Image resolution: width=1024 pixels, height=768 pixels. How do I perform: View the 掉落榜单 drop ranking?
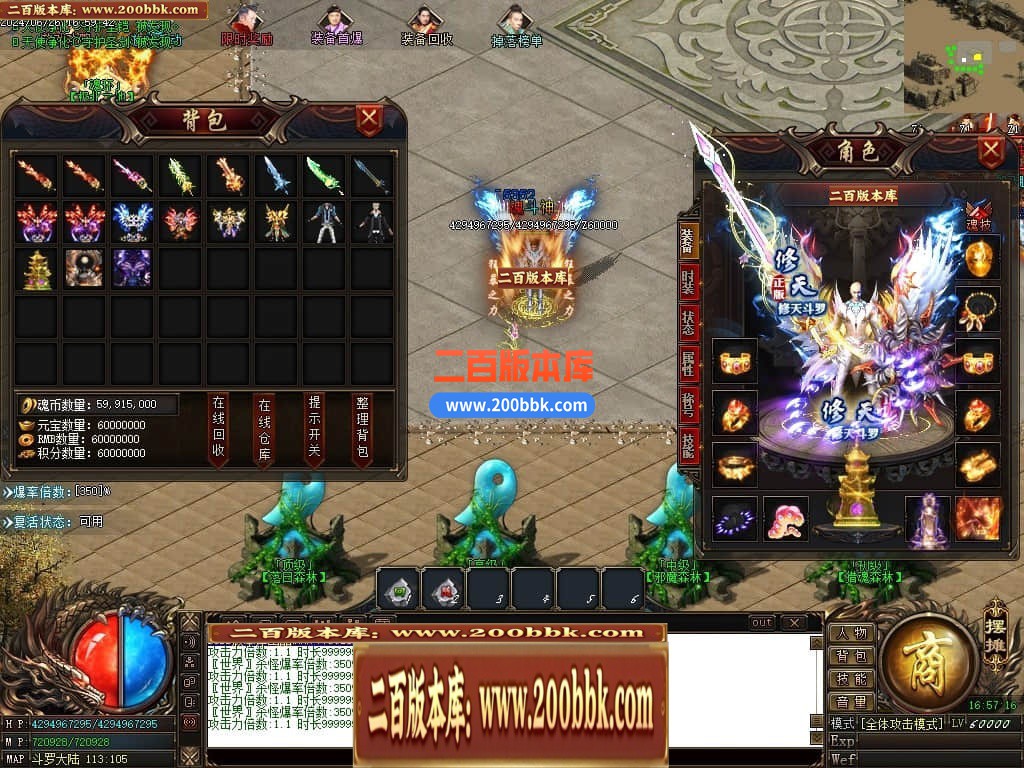(x=516, y=26)
